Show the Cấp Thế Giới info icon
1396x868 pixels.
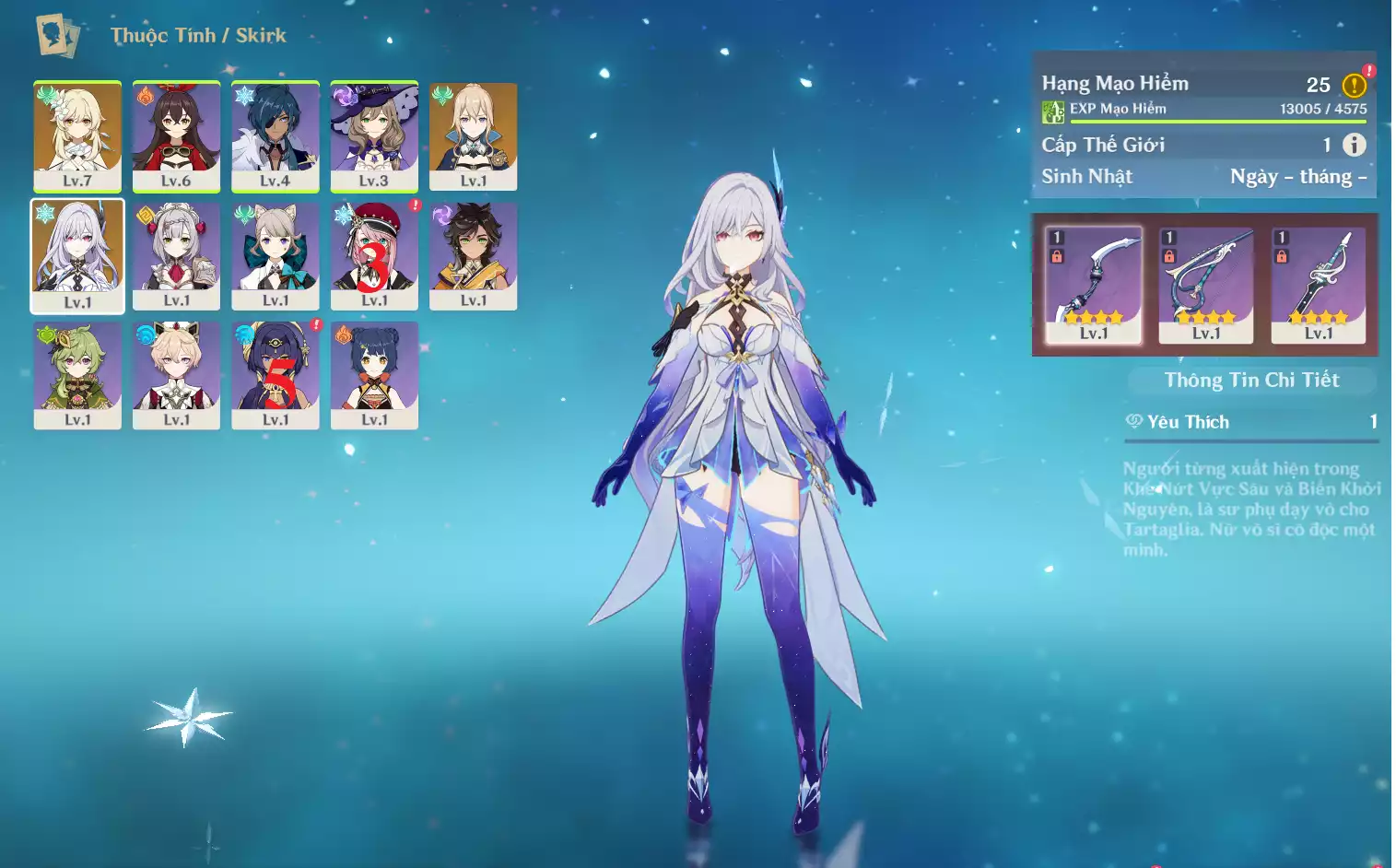click(1354, 145)
